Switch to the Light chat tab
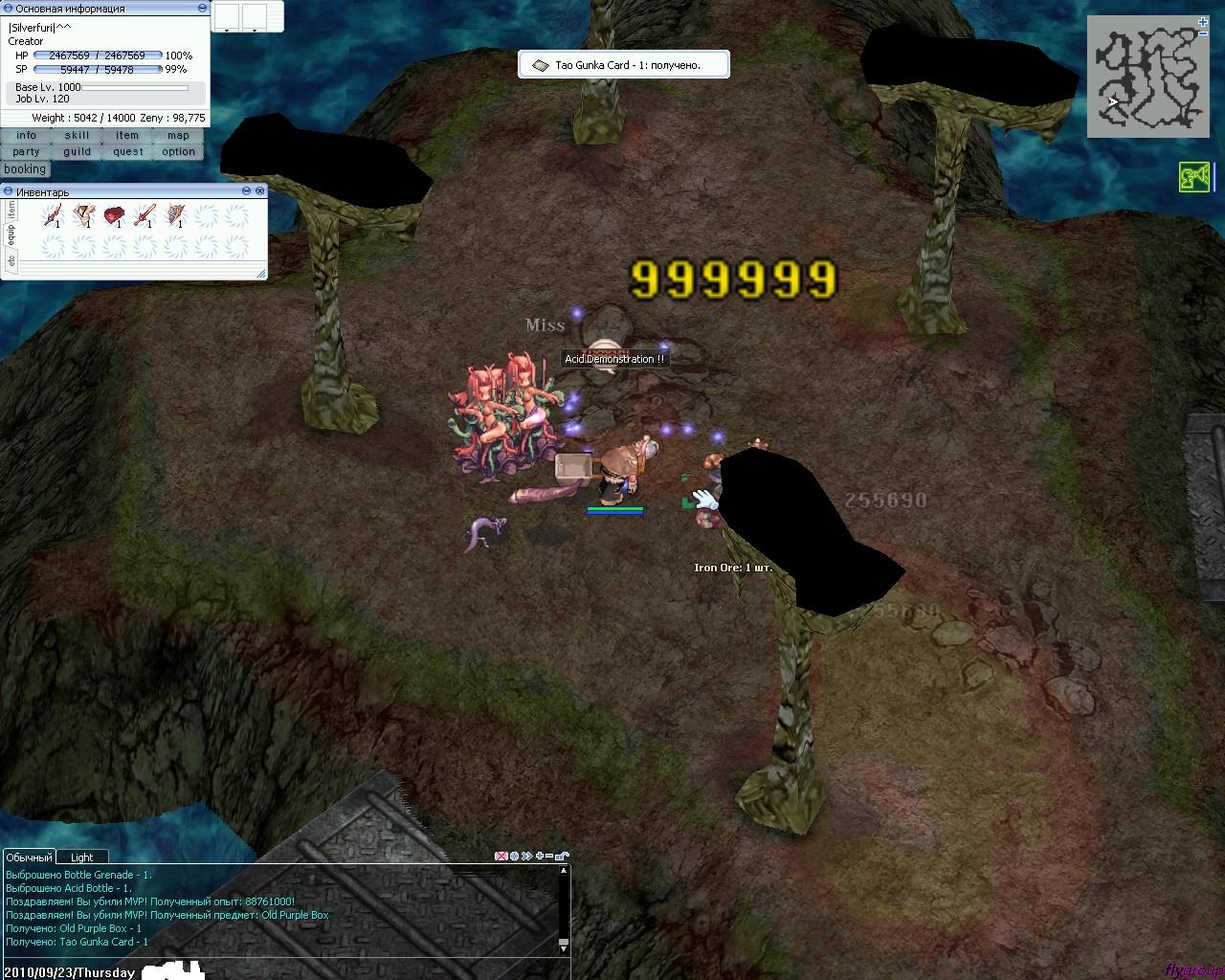1225x980 pixels. click(x=82, y=857)
